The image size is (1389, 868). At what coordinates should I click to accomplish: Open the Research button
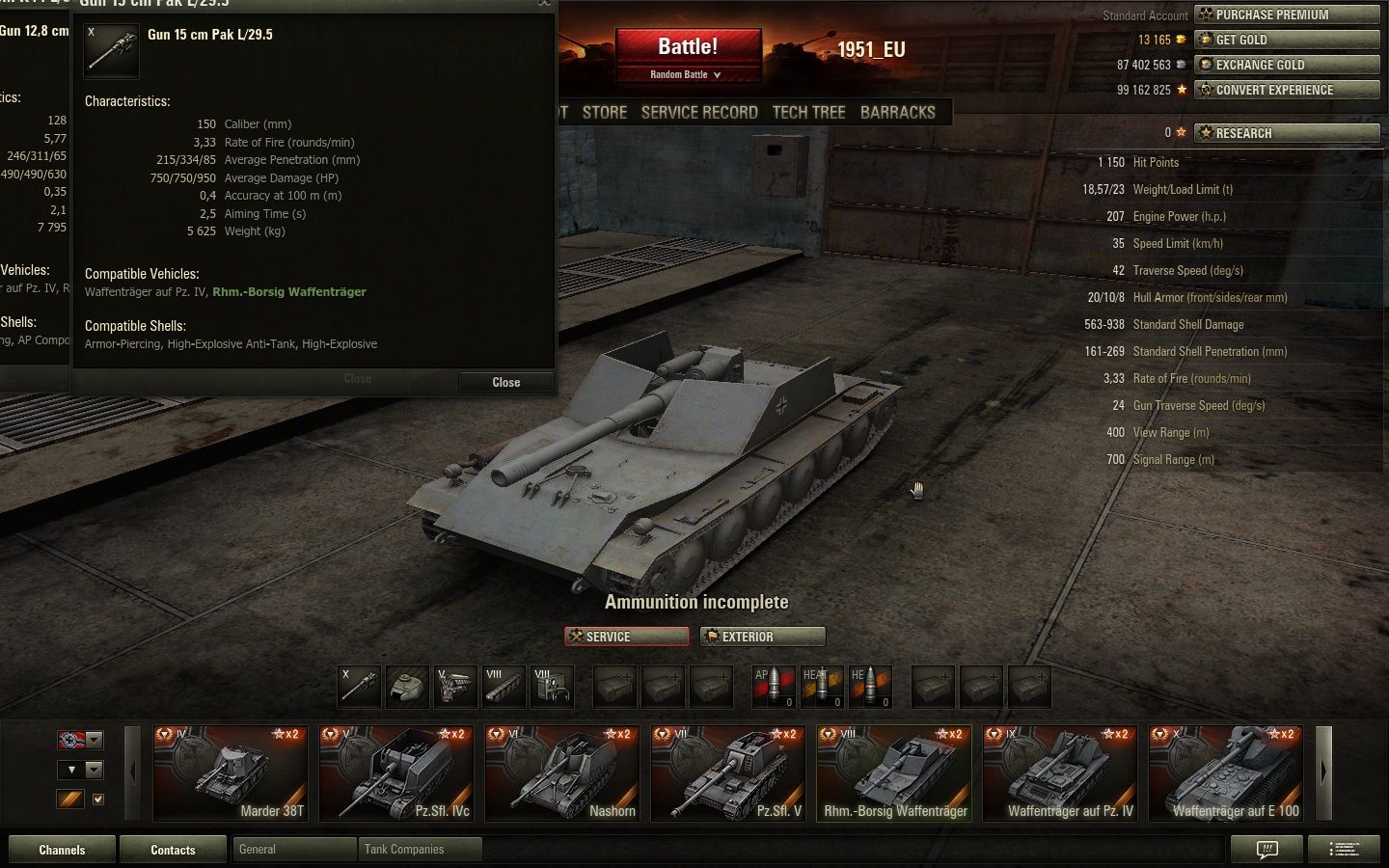[1287, 133]
